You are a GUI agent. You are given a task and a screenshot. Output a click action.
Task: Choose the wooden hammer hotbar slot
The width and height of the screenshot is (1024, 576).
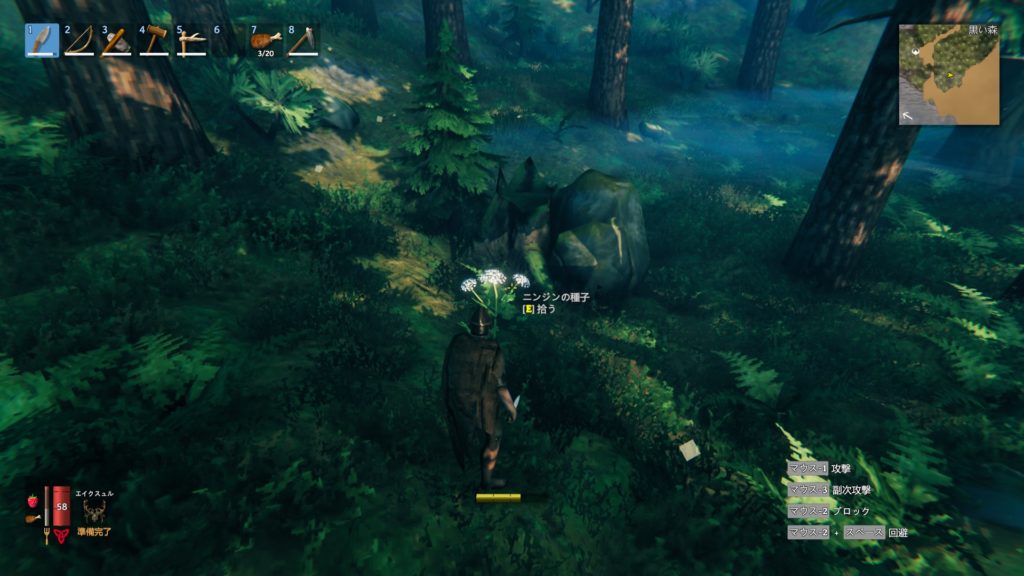[x=154, y=40]
